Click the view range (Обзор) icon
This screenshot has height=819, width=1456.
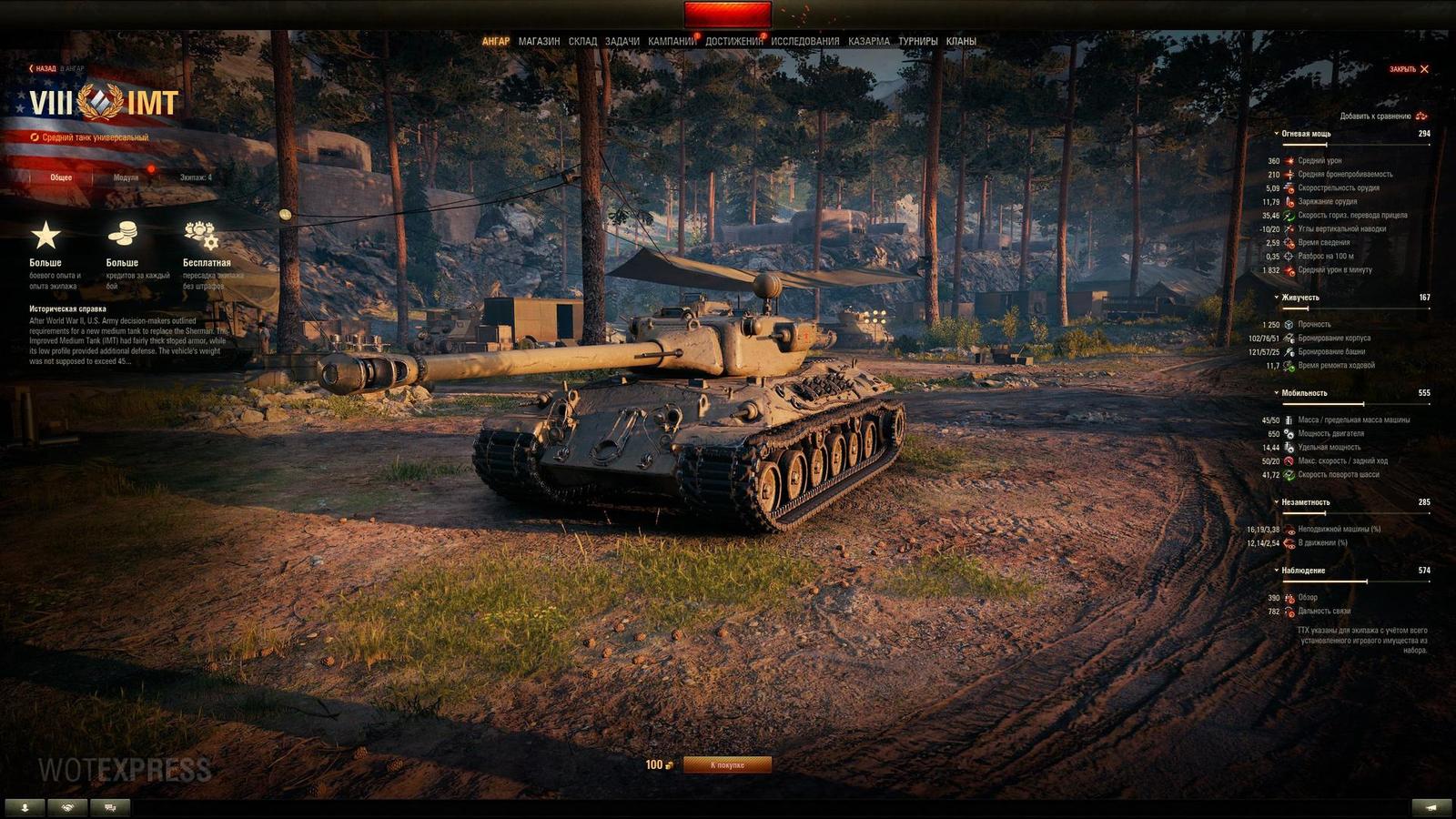point(1289,599)
